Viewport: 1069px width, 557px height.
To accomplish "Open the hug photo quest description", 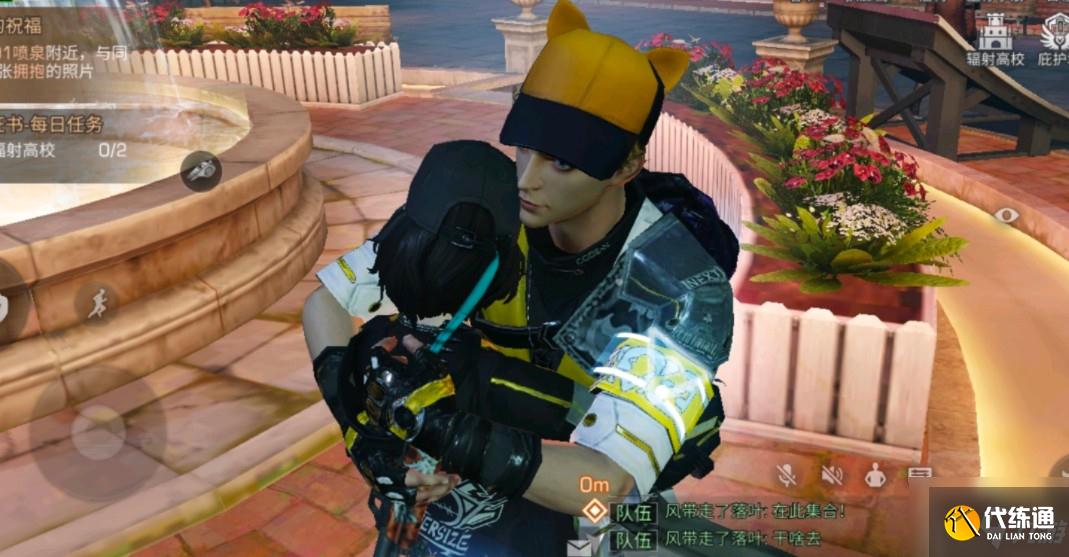I will [50, 60].
